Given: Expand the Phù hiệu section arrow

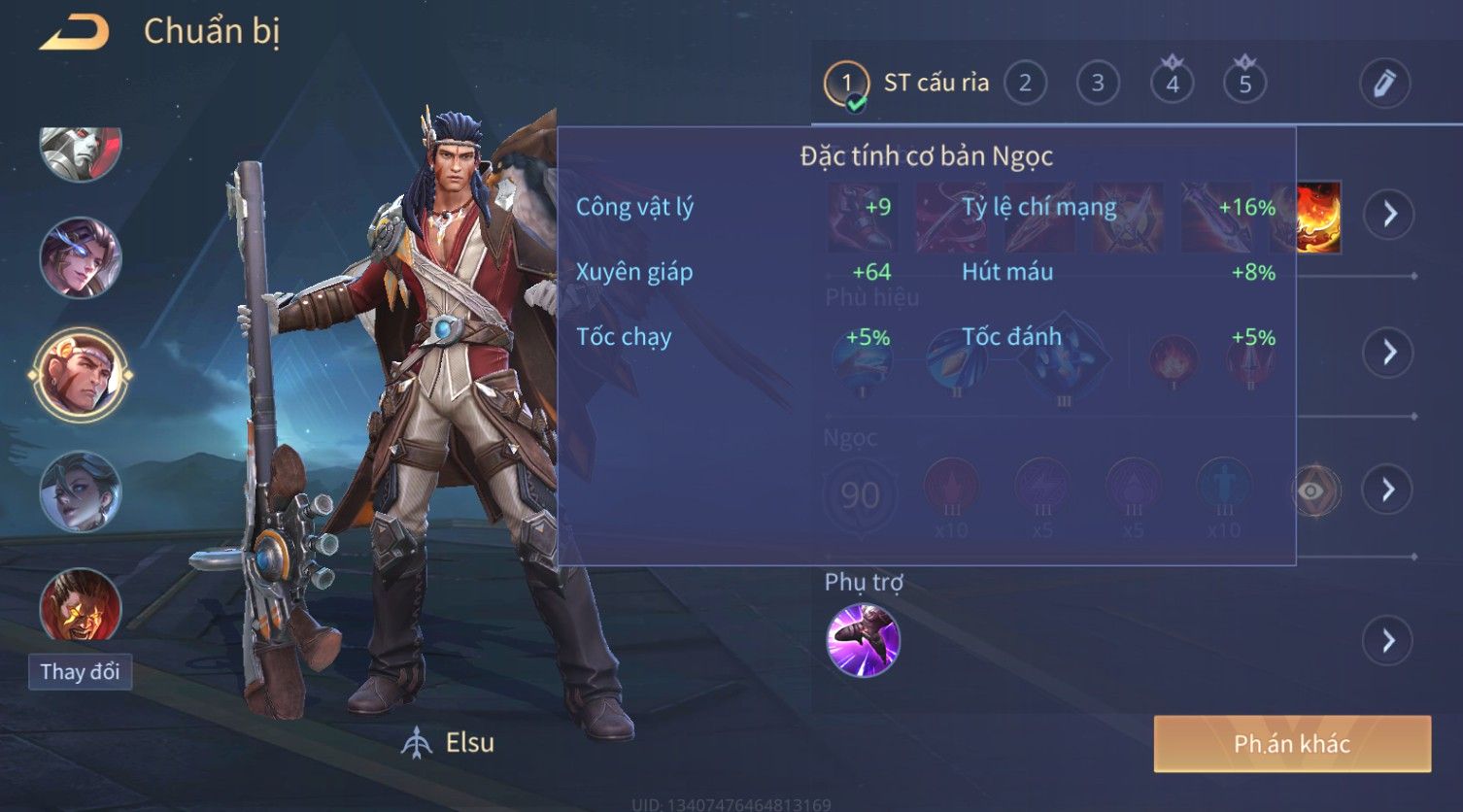Looking at the screenshot, I should 1389,352.
